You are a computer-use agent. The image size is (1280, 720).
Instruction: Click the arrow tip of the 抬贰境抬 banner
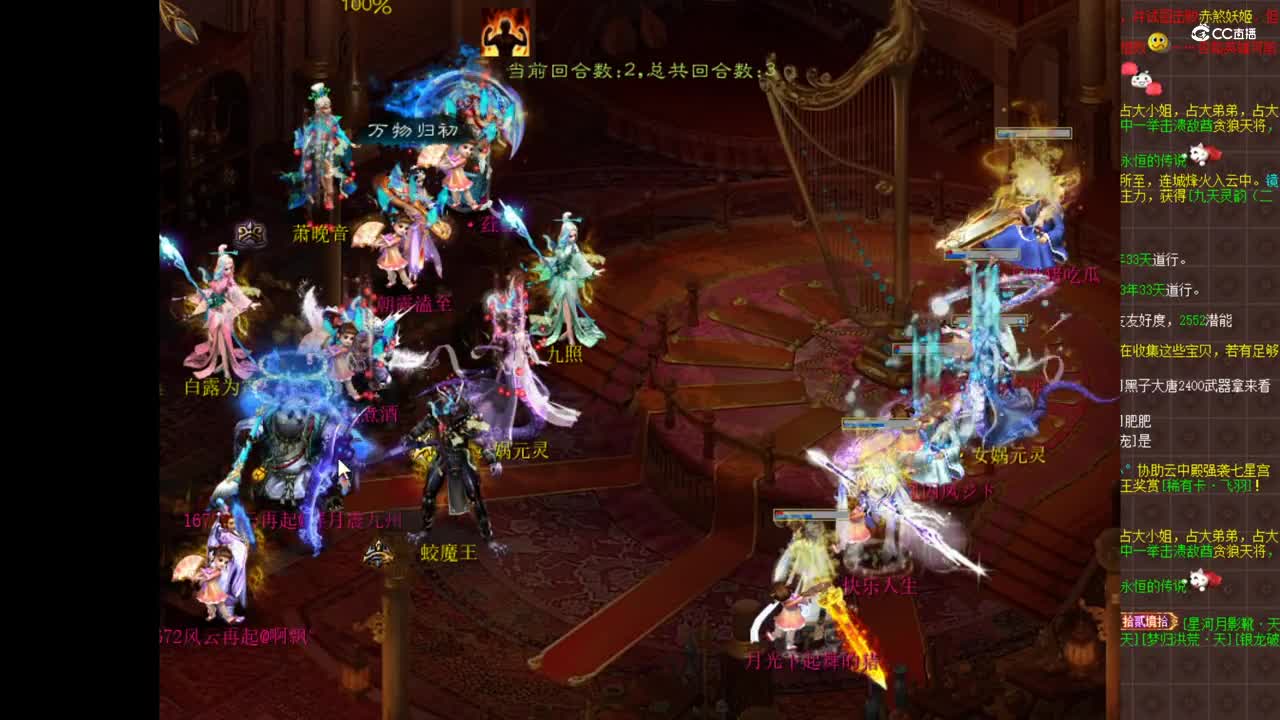pos(1178,622)
